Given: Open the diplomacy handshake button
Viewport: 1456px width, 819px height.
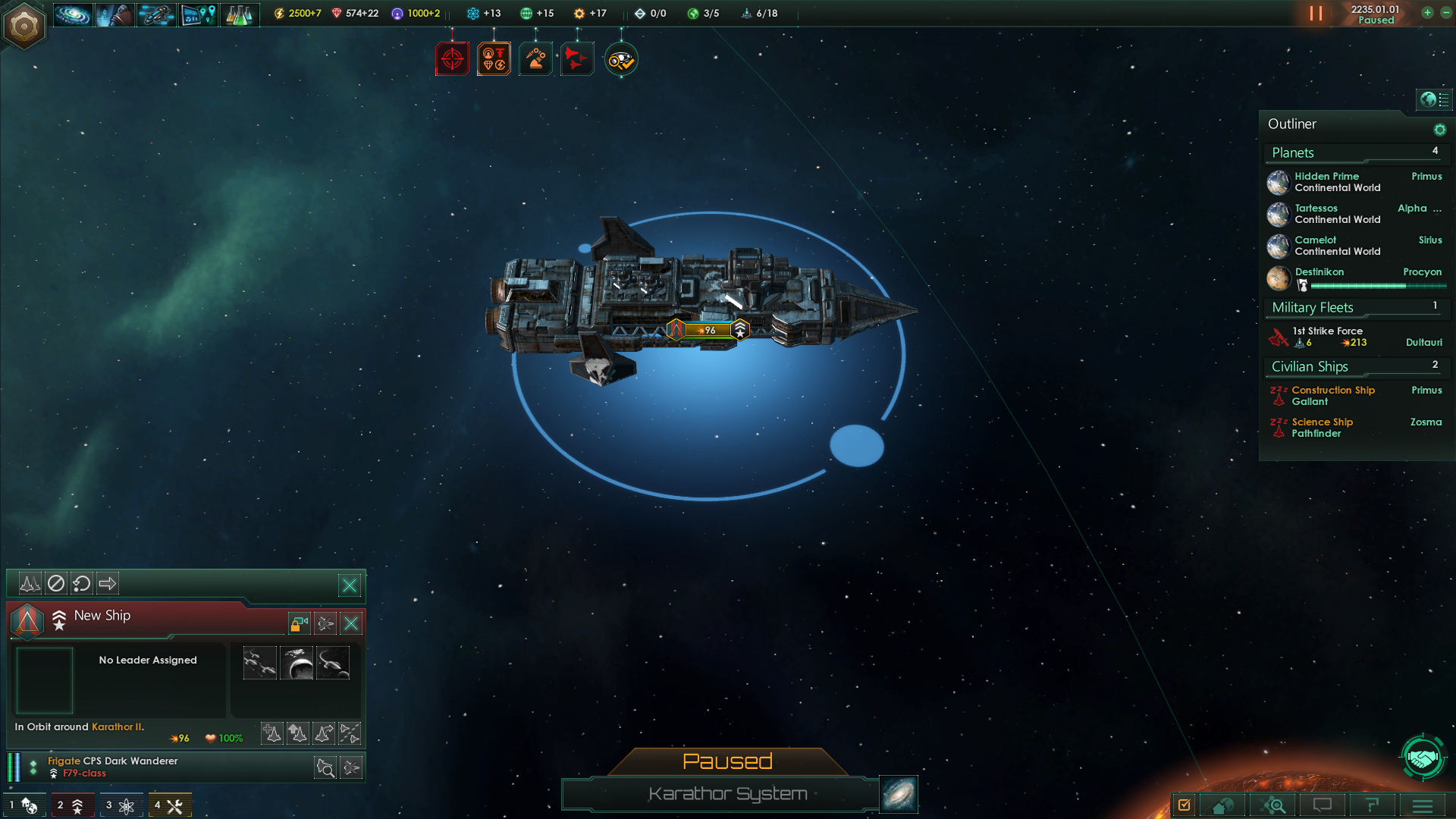Looking at the screenshot, I should tap(1423, 757).
